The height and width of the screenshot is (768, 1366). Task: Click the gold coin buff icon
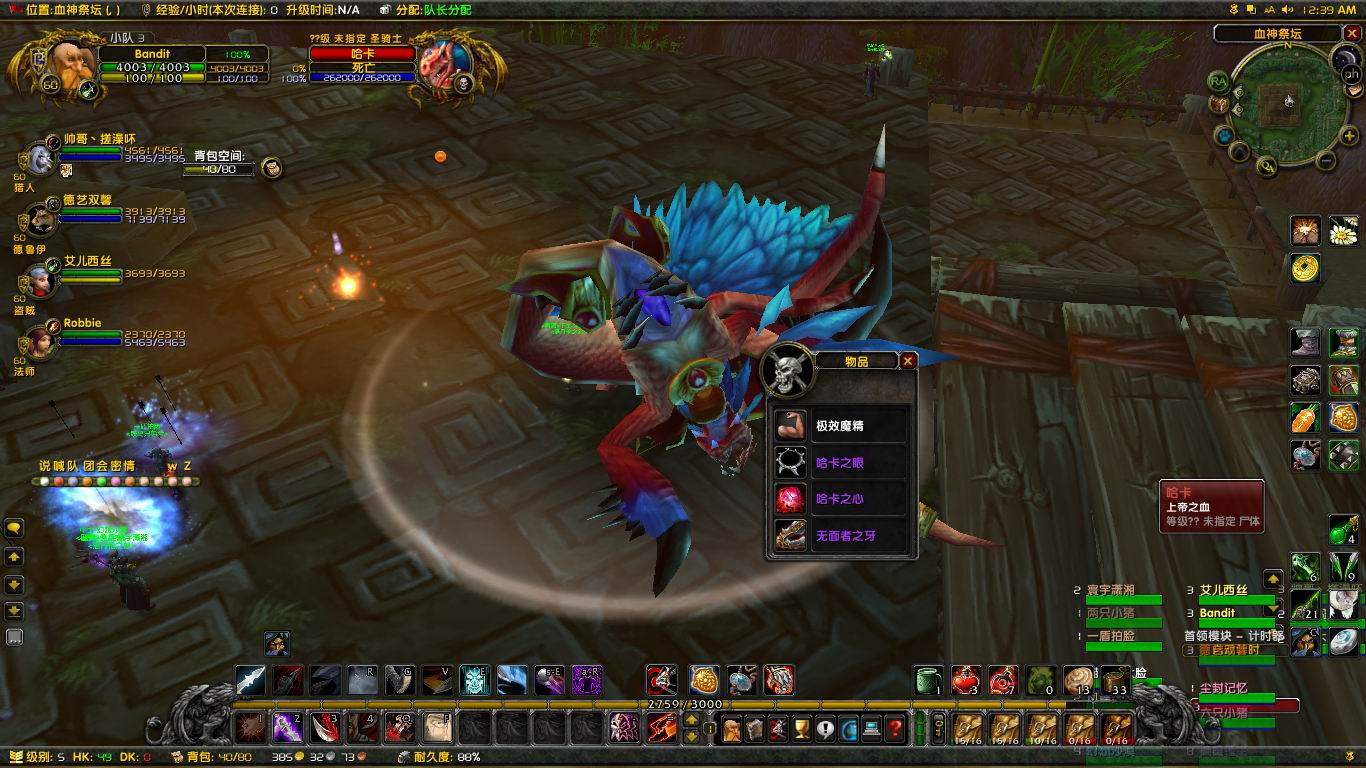(x=1305, y=267)
